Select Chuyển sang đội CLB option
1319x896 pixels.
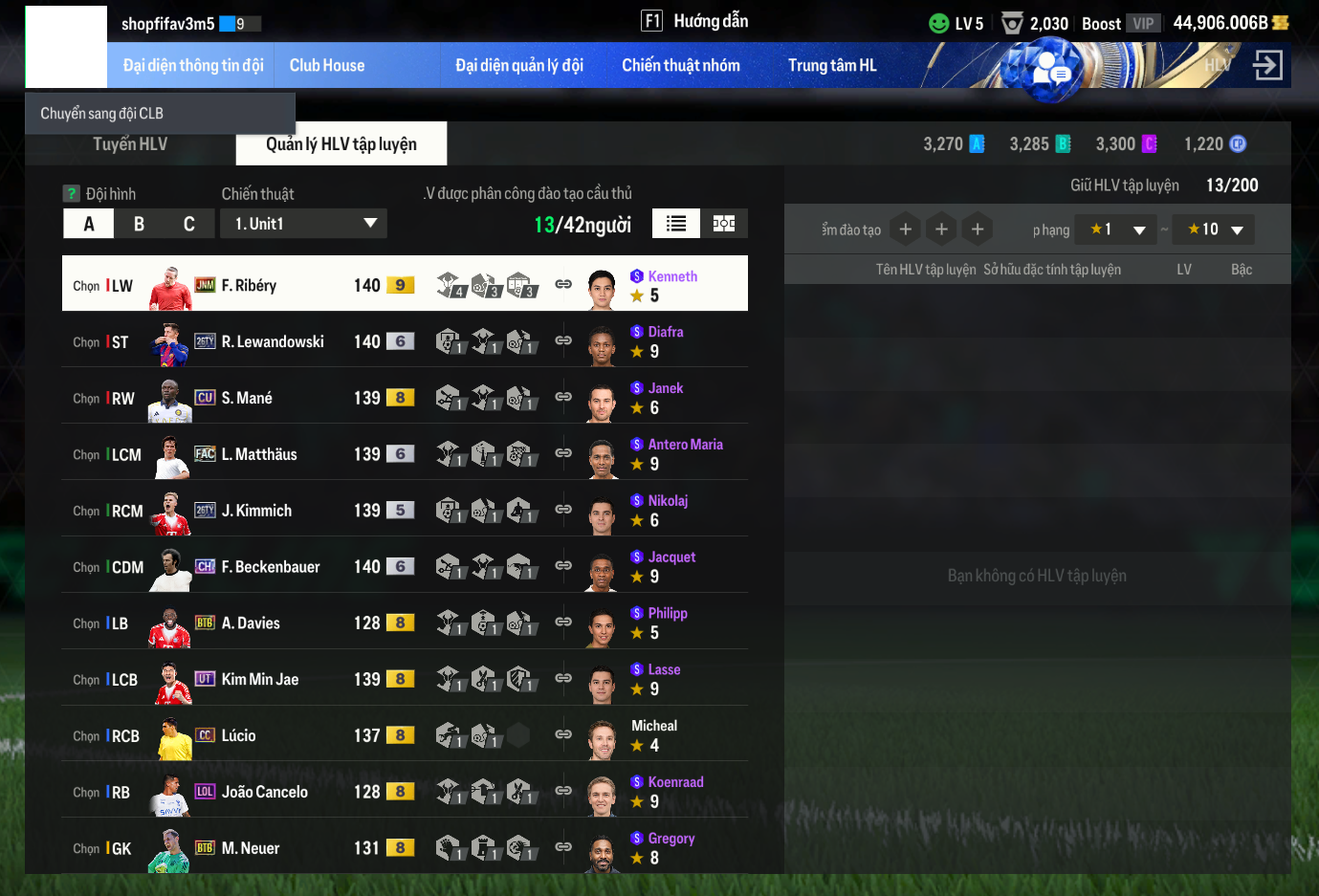pos(102,113)
